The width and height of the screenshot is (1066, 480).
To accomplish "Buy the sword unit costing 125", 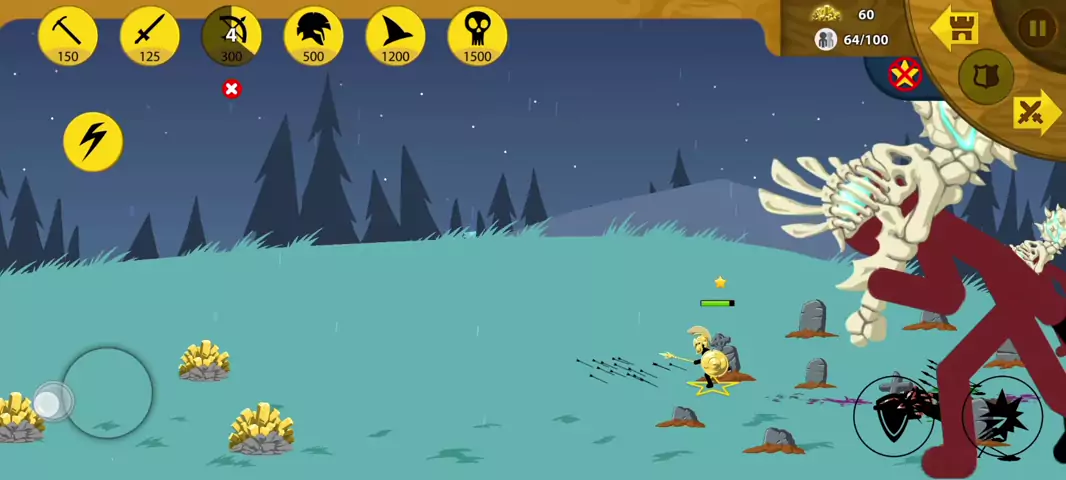I will 150,37.
